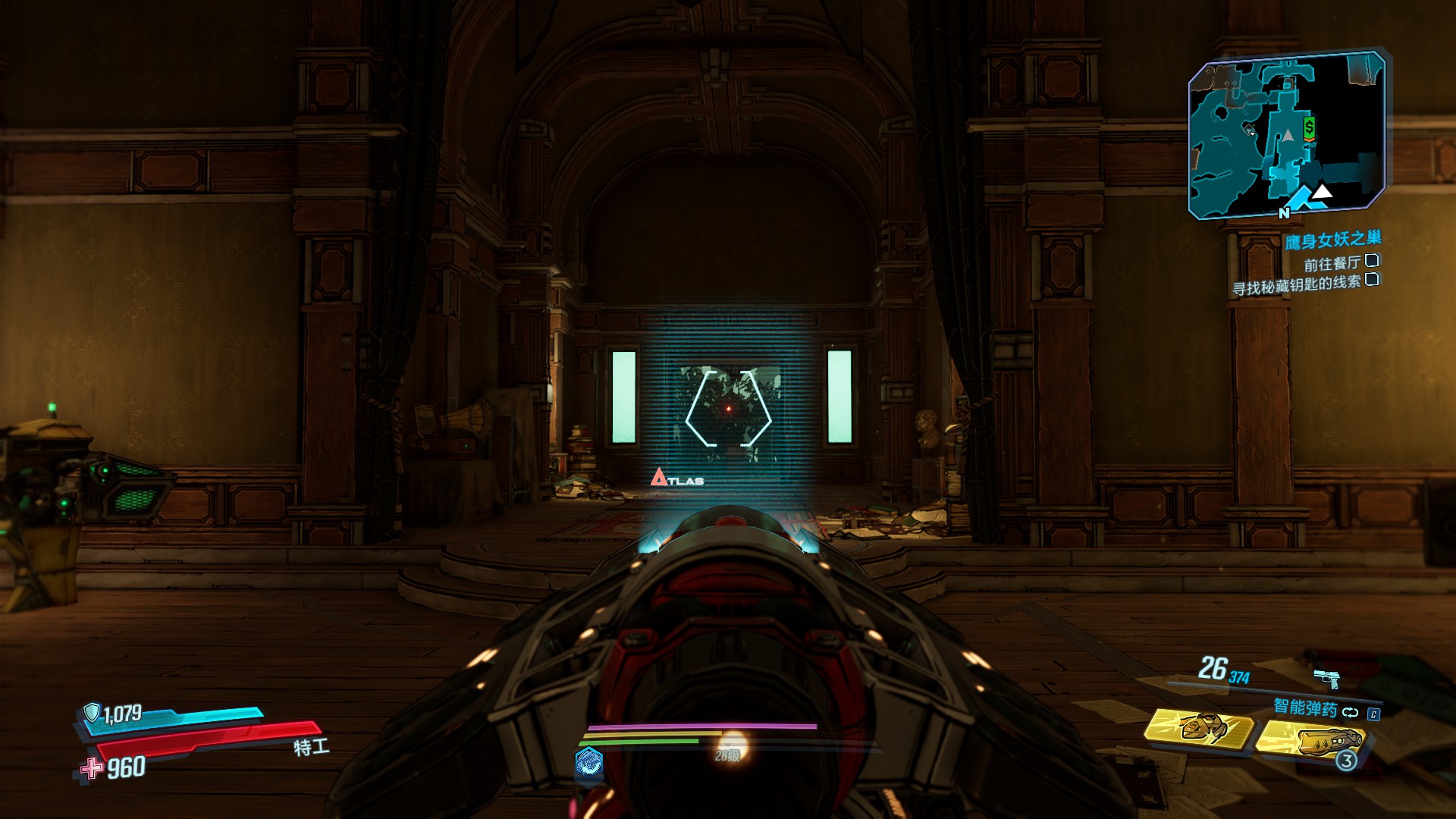Image resolution: width=1456 pixels, height=819 pixels.
Task: Open the 鹰身女妖之巢 mission tracker title
Action: 1332,240
